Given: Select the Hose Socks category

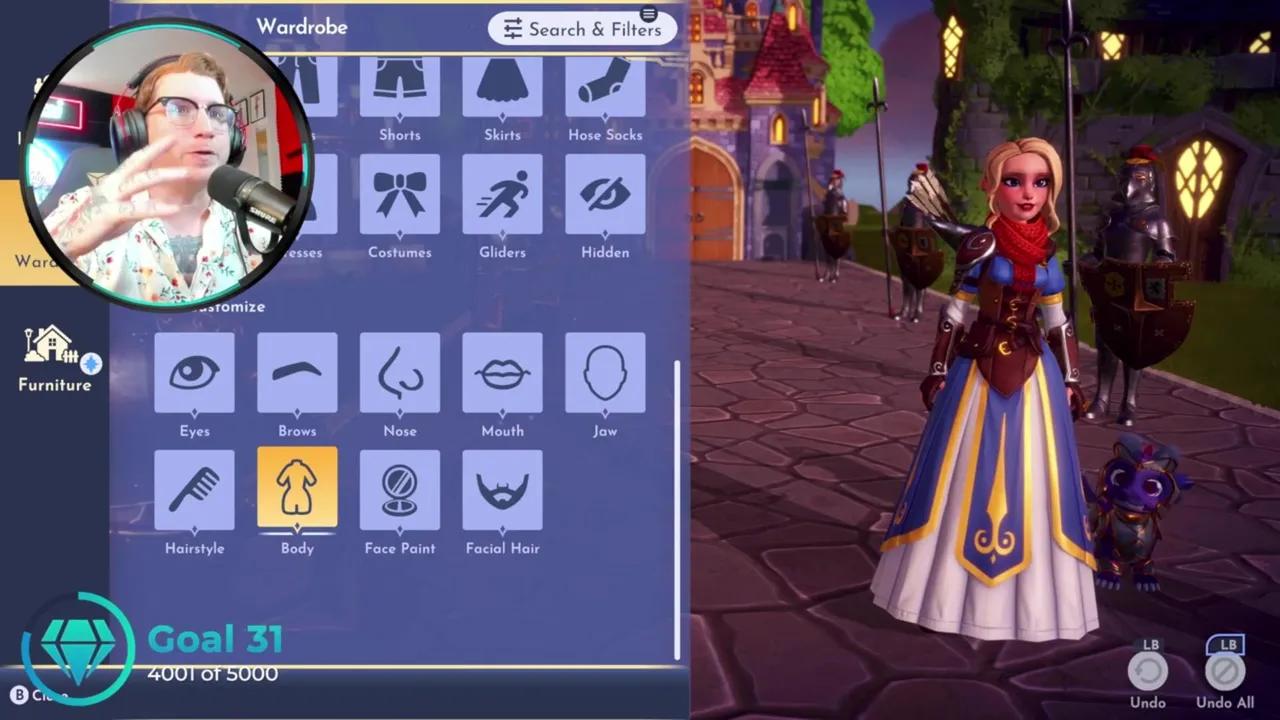Looking at the screenshot, I should [605, 90].
